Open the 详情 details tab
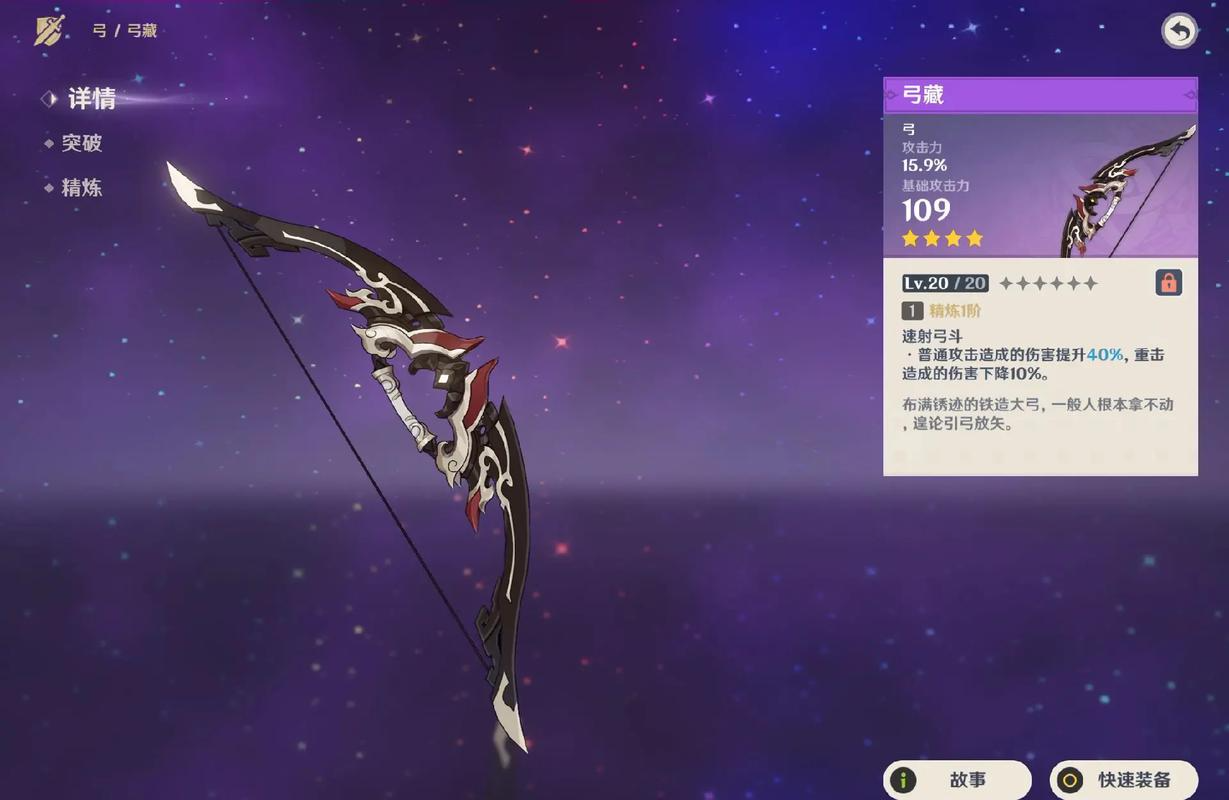Image resolution: width=1229 pixels, height=800 pixels. point(91,98)
